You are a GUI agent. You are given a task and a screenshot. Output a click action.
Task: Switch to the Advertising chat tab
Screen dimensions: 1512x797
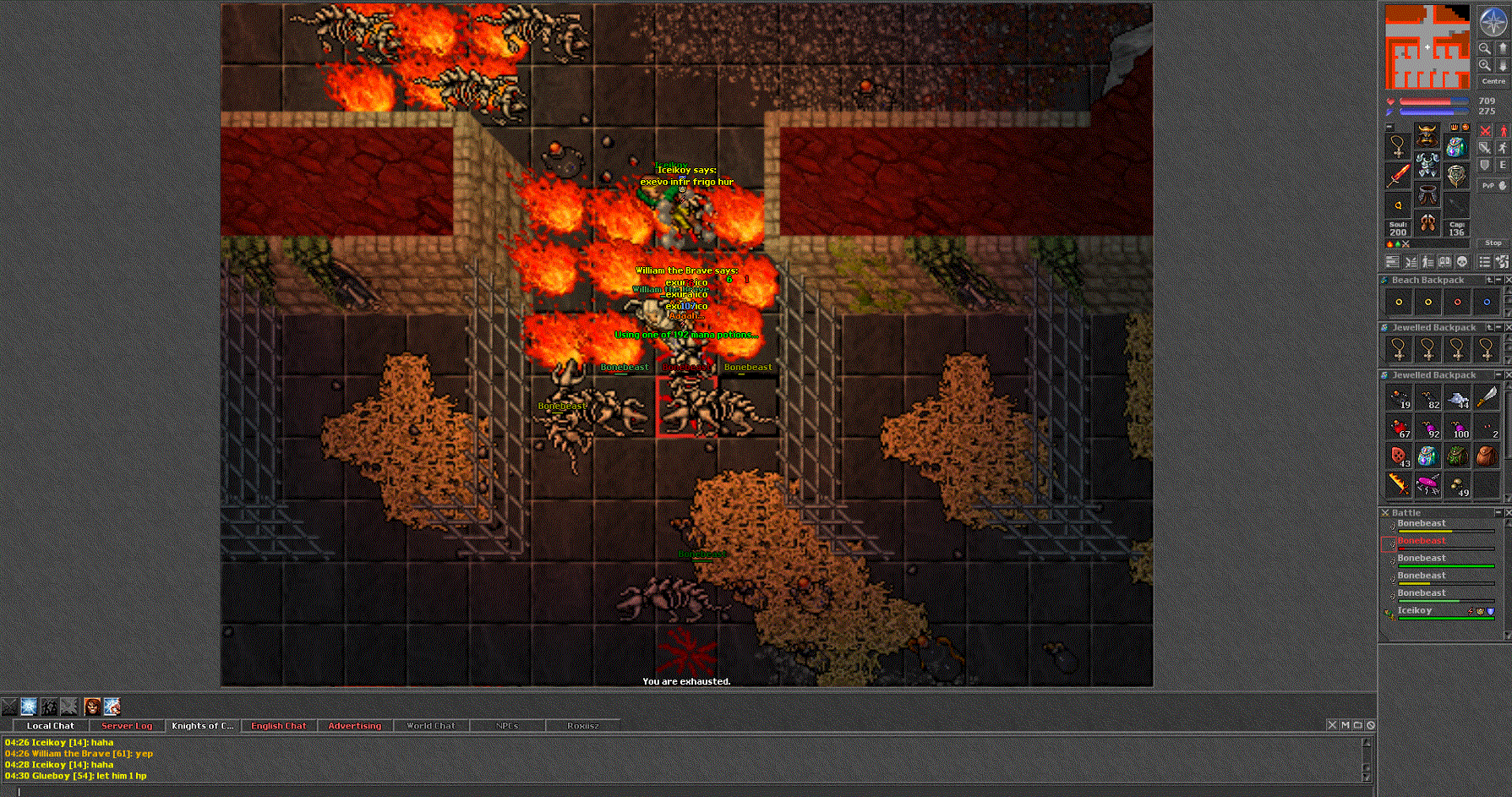coord(354,726)
